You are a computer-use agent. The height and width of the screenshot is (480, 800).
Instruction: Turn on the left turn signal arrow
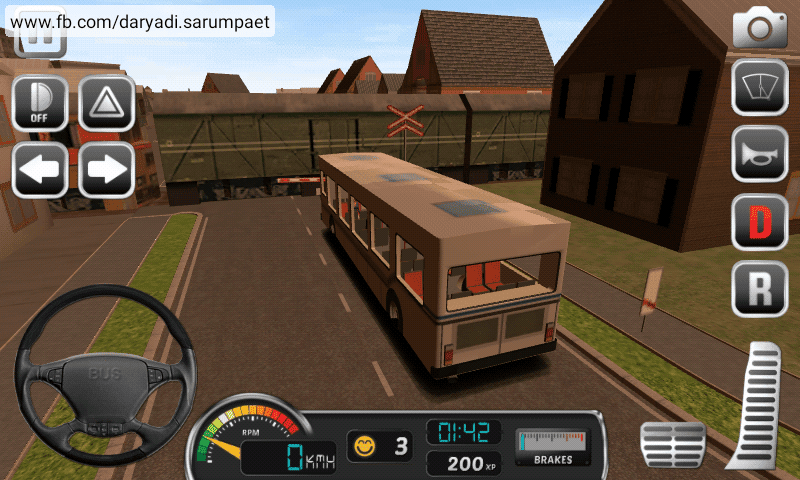(x=39, y=169)
